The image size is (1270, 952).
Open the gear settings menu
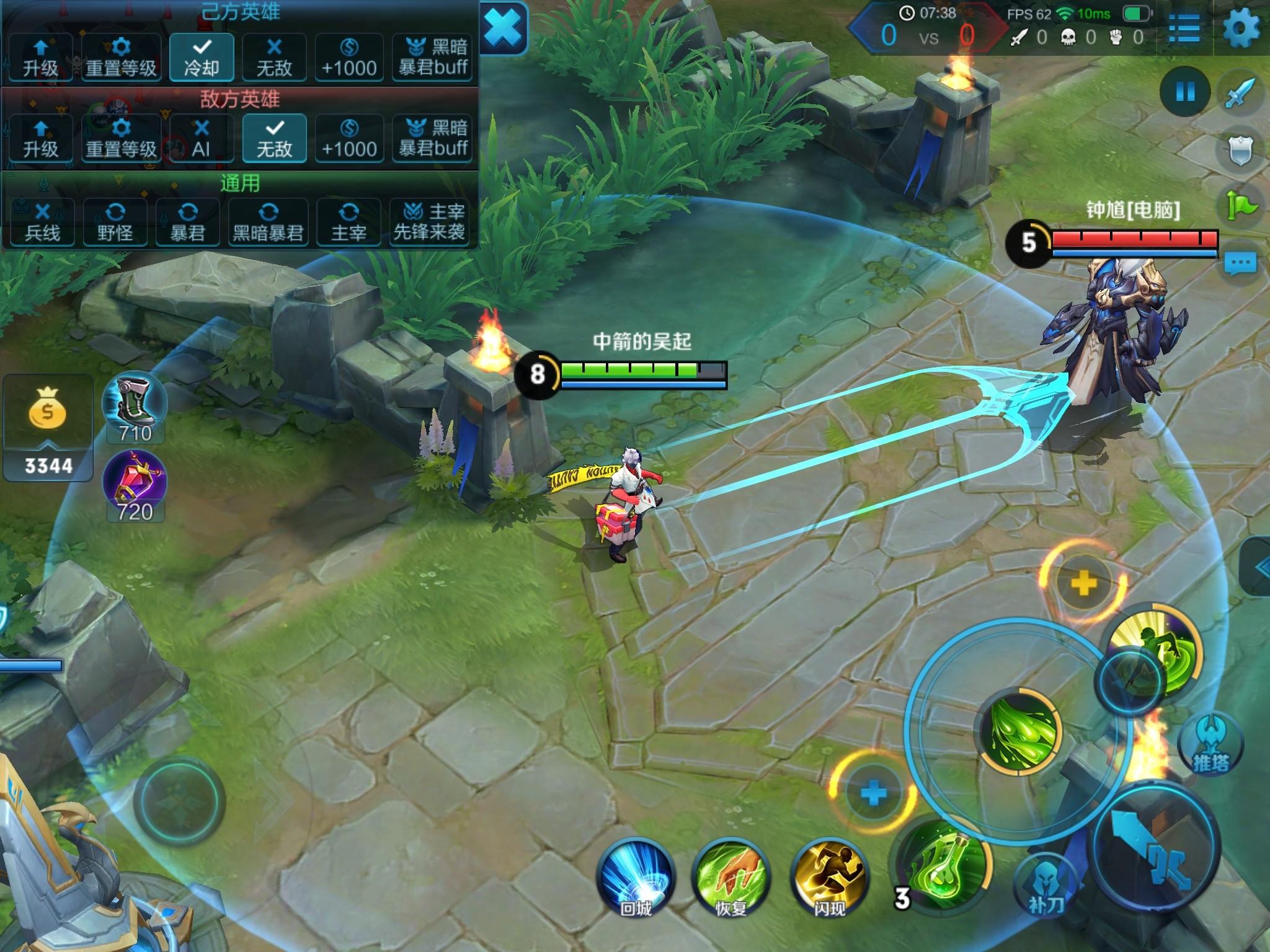pos(1241,29)
